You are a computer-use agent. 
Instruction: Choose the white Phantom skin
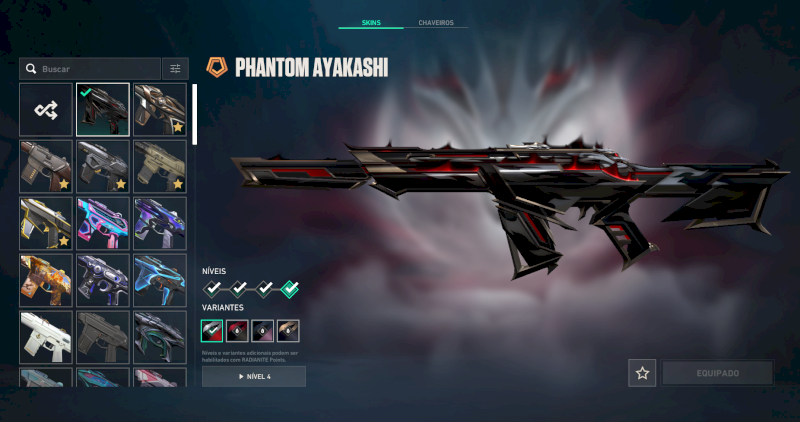pyautogui.click(x=45, y=337)
